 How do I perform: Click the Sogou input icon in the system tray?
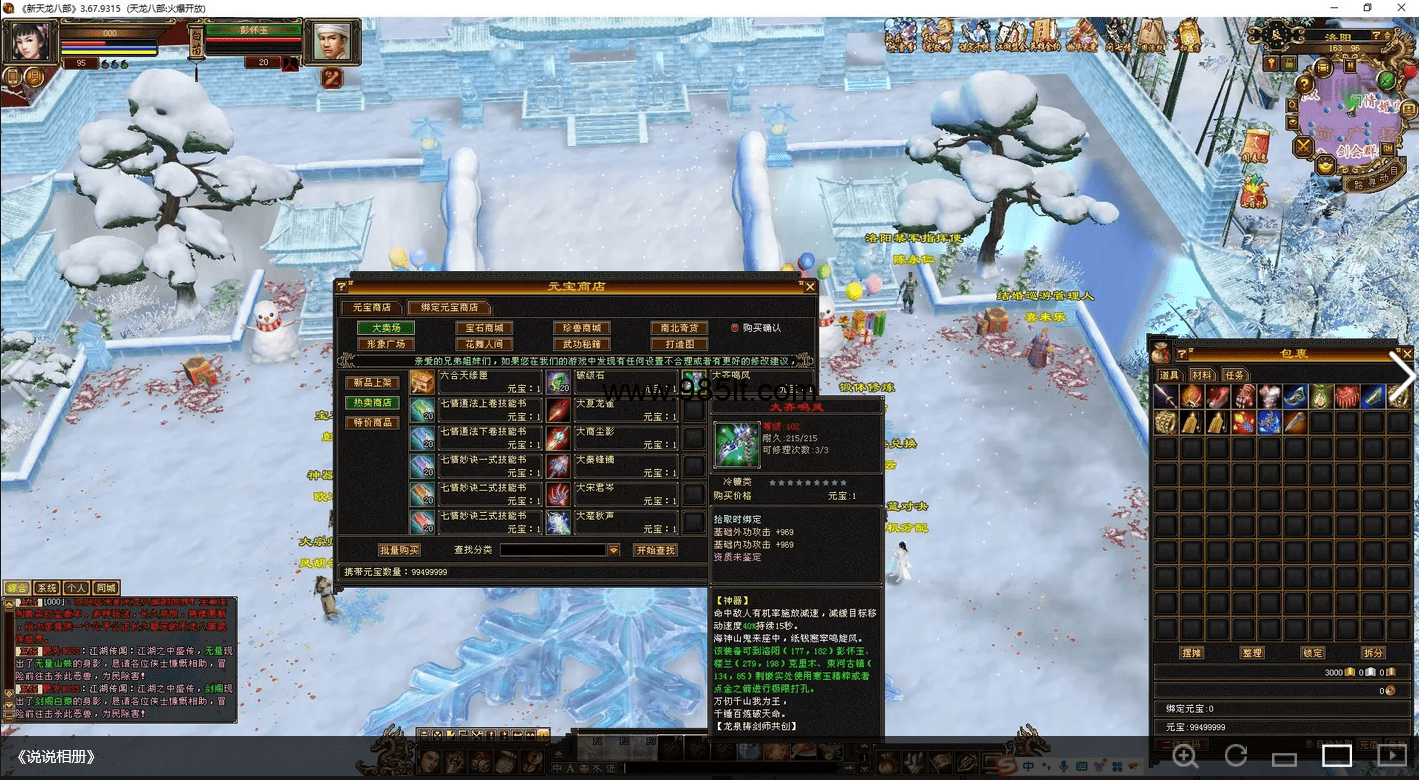pyautogui.click(x=1007, y=765)
